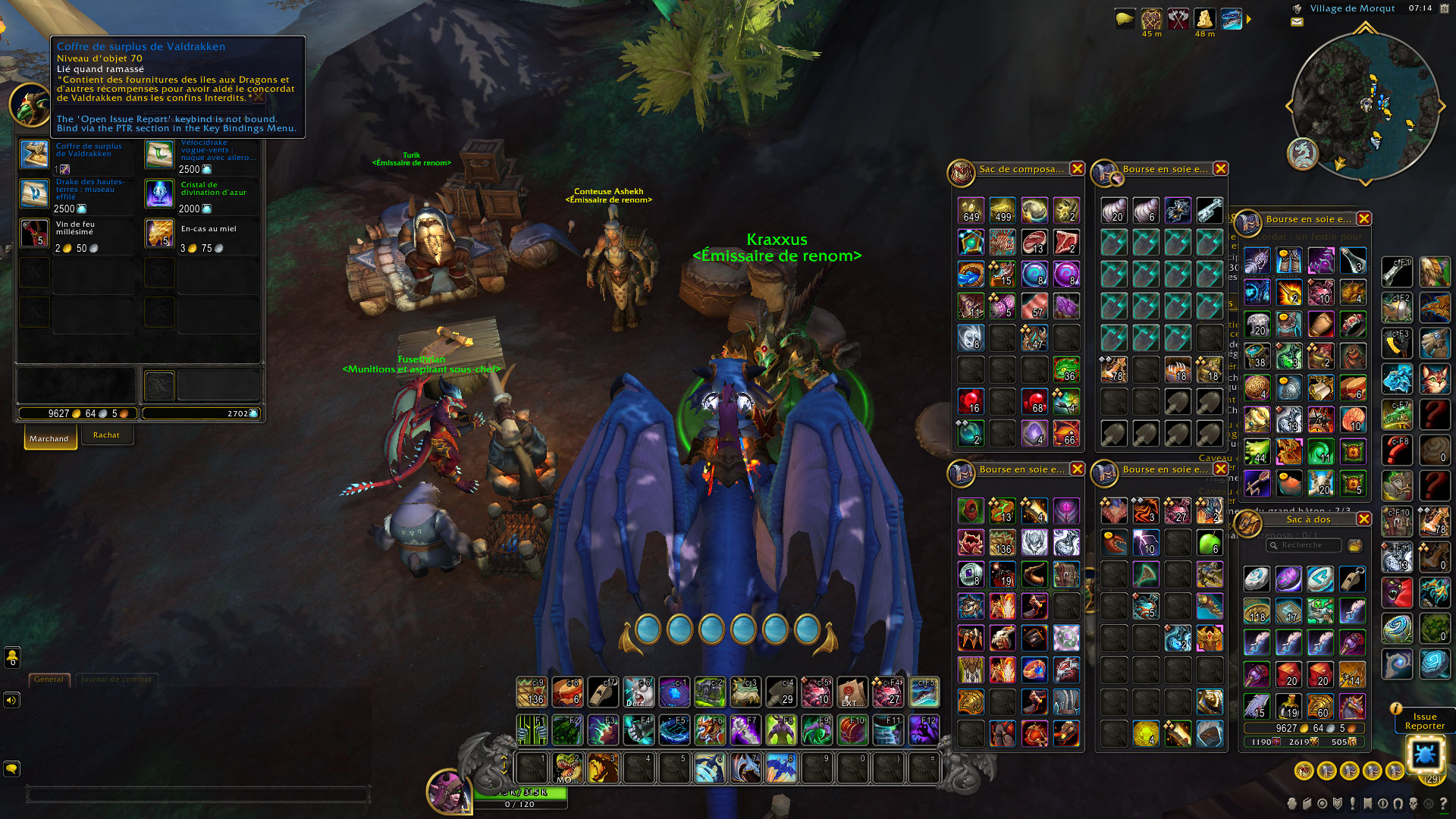Buy the Coffre de surplus de Valdrakken item
Screen dimensions: 1456x819
pos(34,155)
